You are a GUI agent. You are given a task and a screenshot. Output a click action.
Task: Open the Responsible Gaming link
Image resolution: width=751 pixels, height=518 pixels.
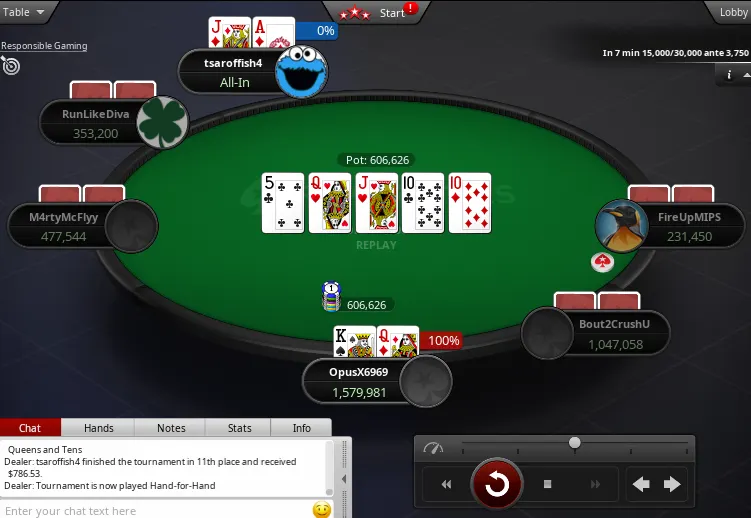44,46
